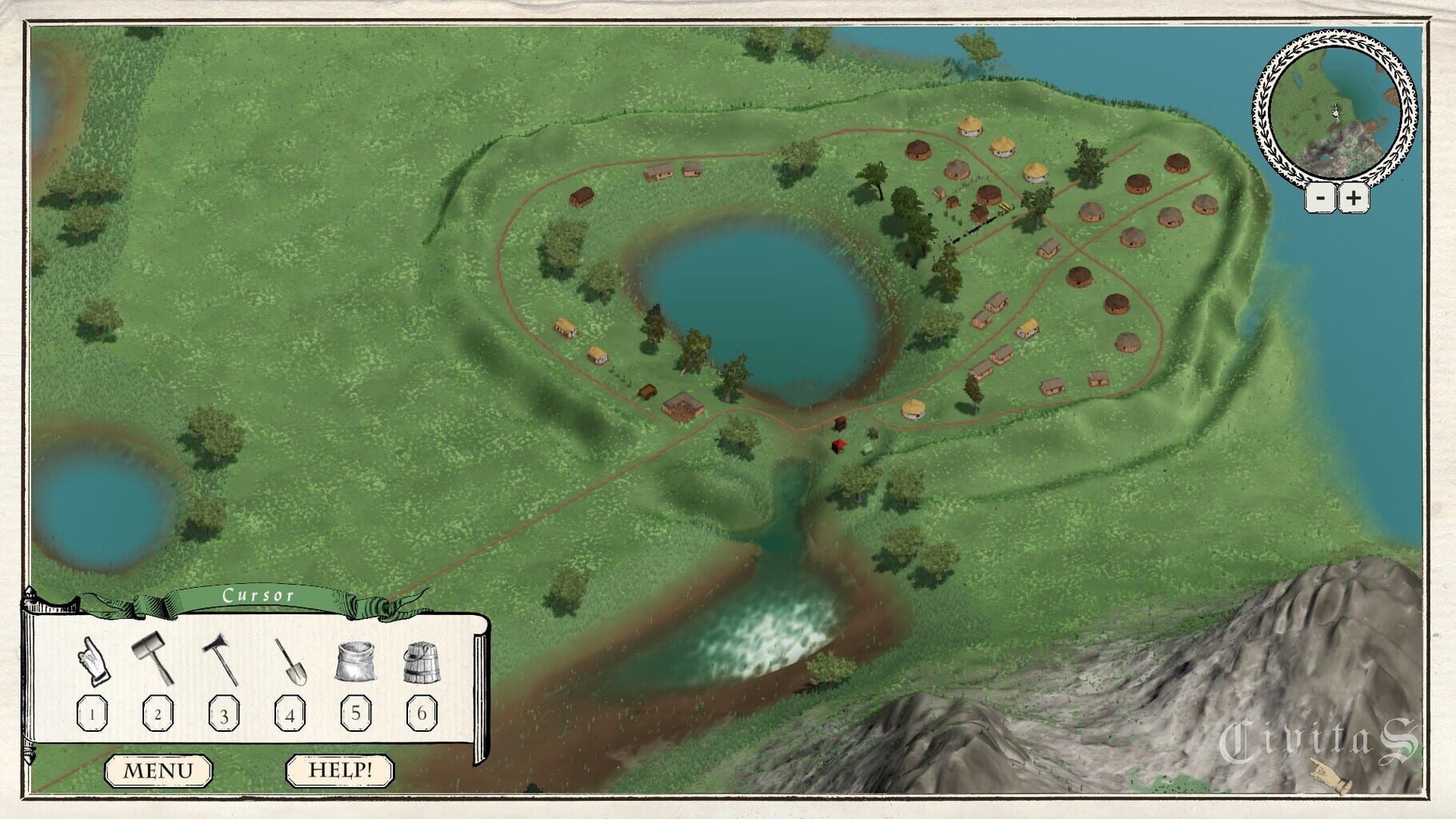The width and height of the screenshot is (1456, 819).
Task: Click the circular wreath minimap
Action: [1334, 108]
